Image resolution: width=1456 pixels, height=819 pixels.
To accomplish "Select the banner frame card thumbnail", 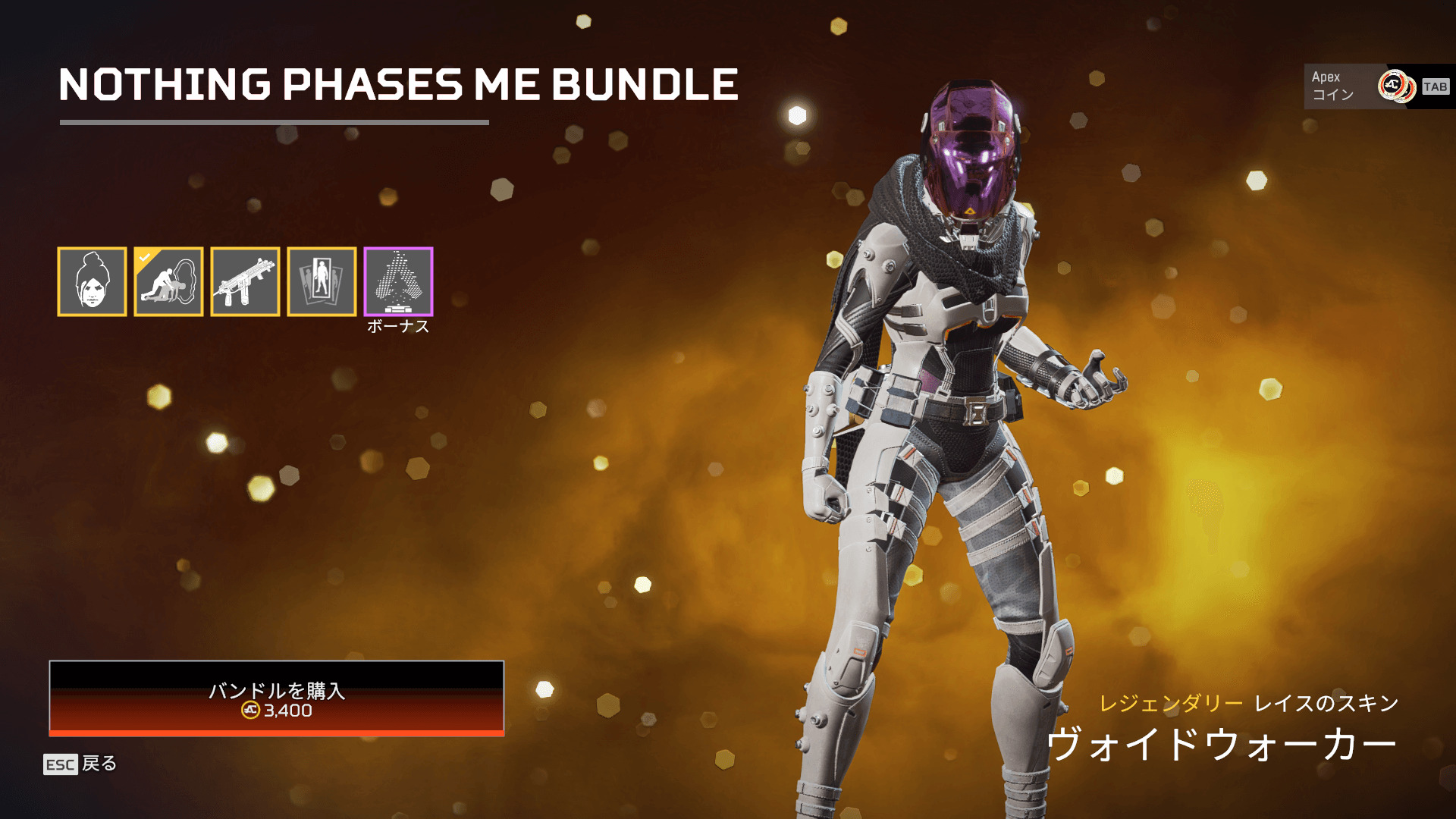I will tap(322, 281).
